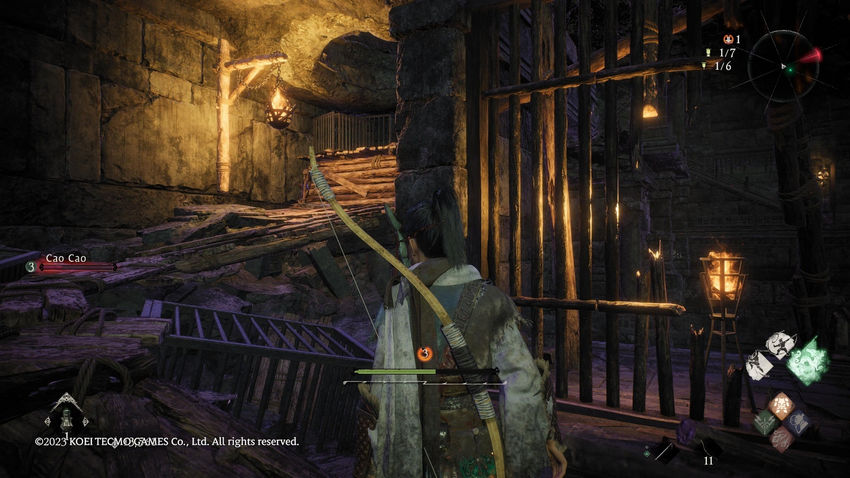Click the circular compass radar
The image size is (850, 478).
pos(785,65)
